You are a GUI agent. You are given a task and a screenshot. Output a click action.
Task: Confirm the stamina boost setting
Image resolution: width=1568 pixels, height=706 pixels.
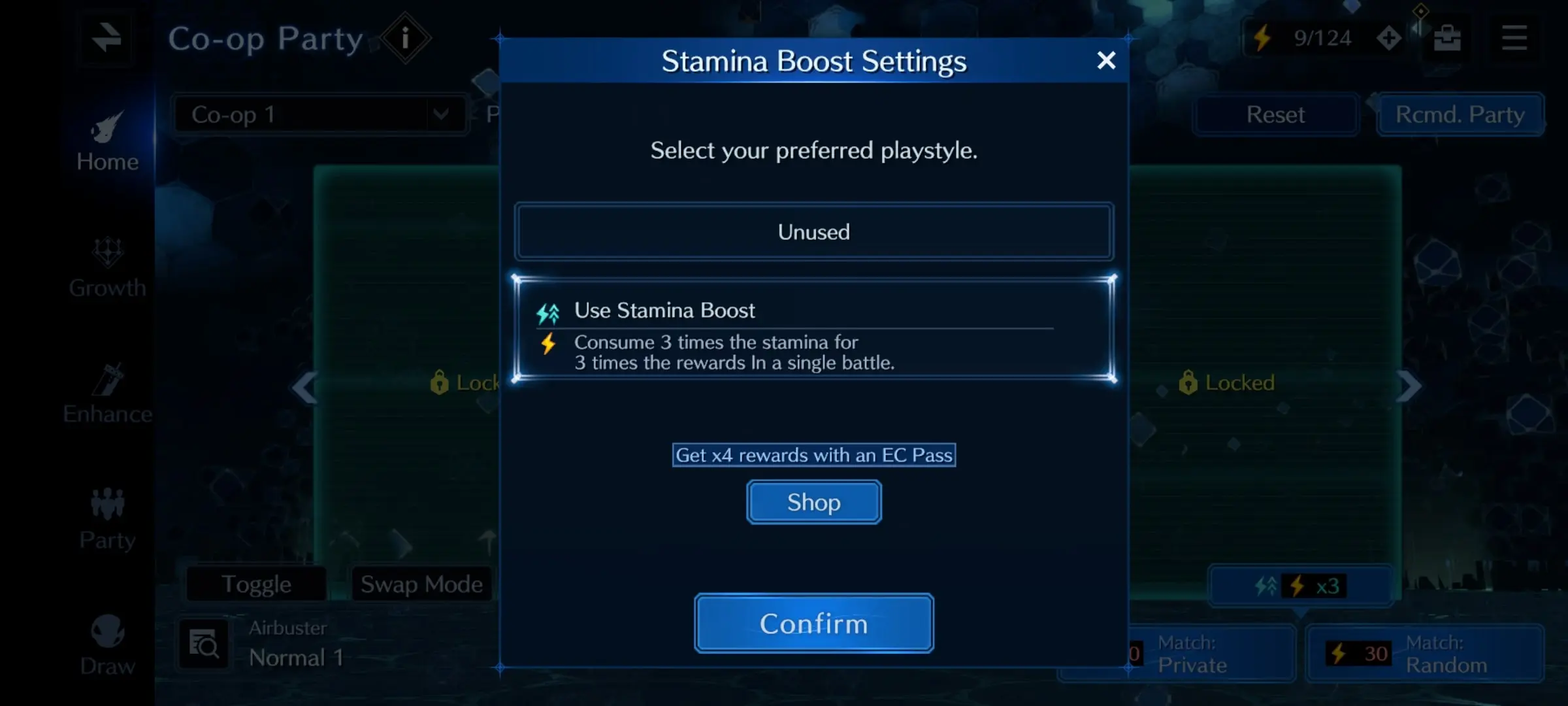coord(813,623)
